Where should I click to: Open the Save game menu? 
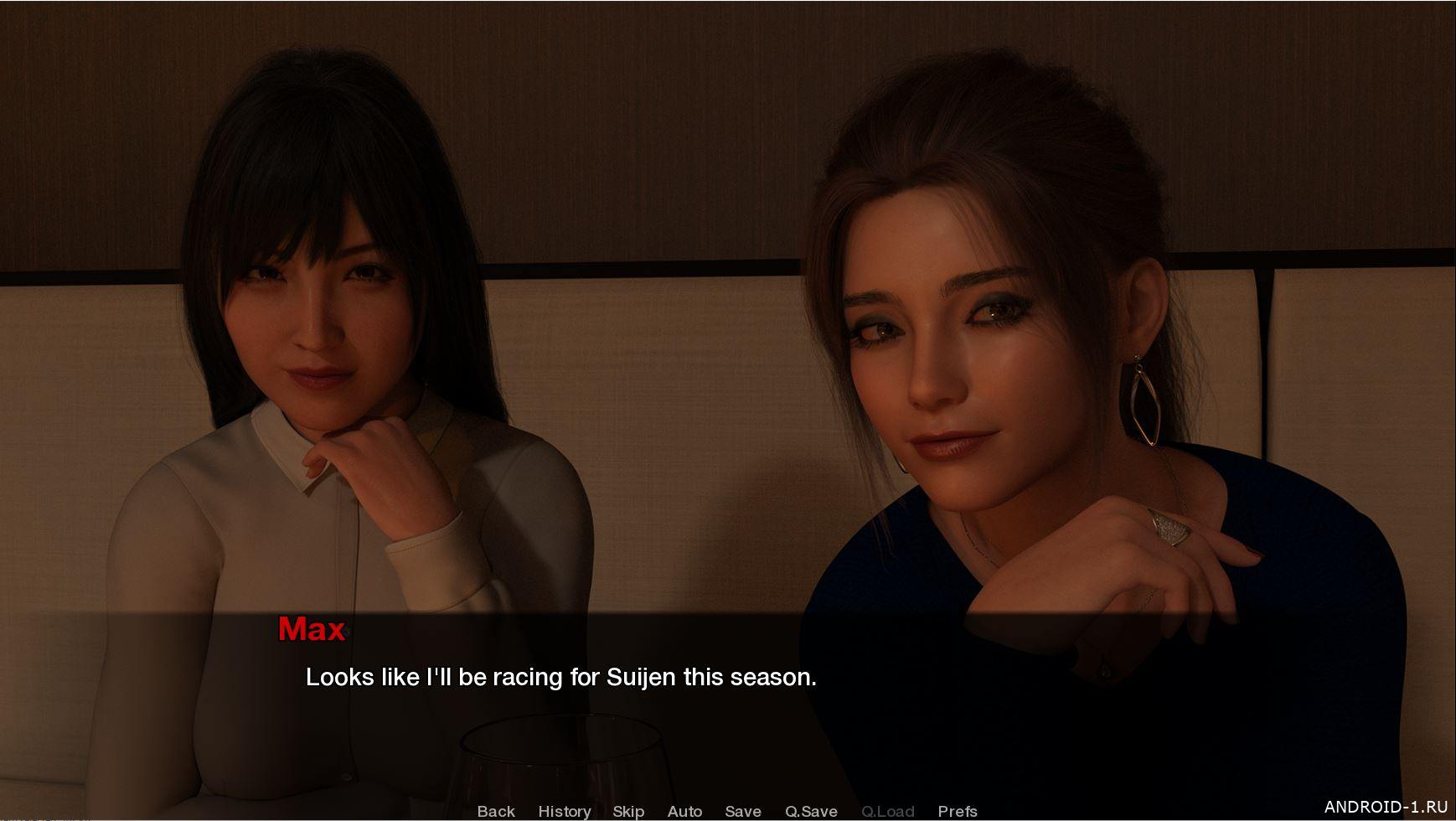pyautogui.click(x=742, y=811)
